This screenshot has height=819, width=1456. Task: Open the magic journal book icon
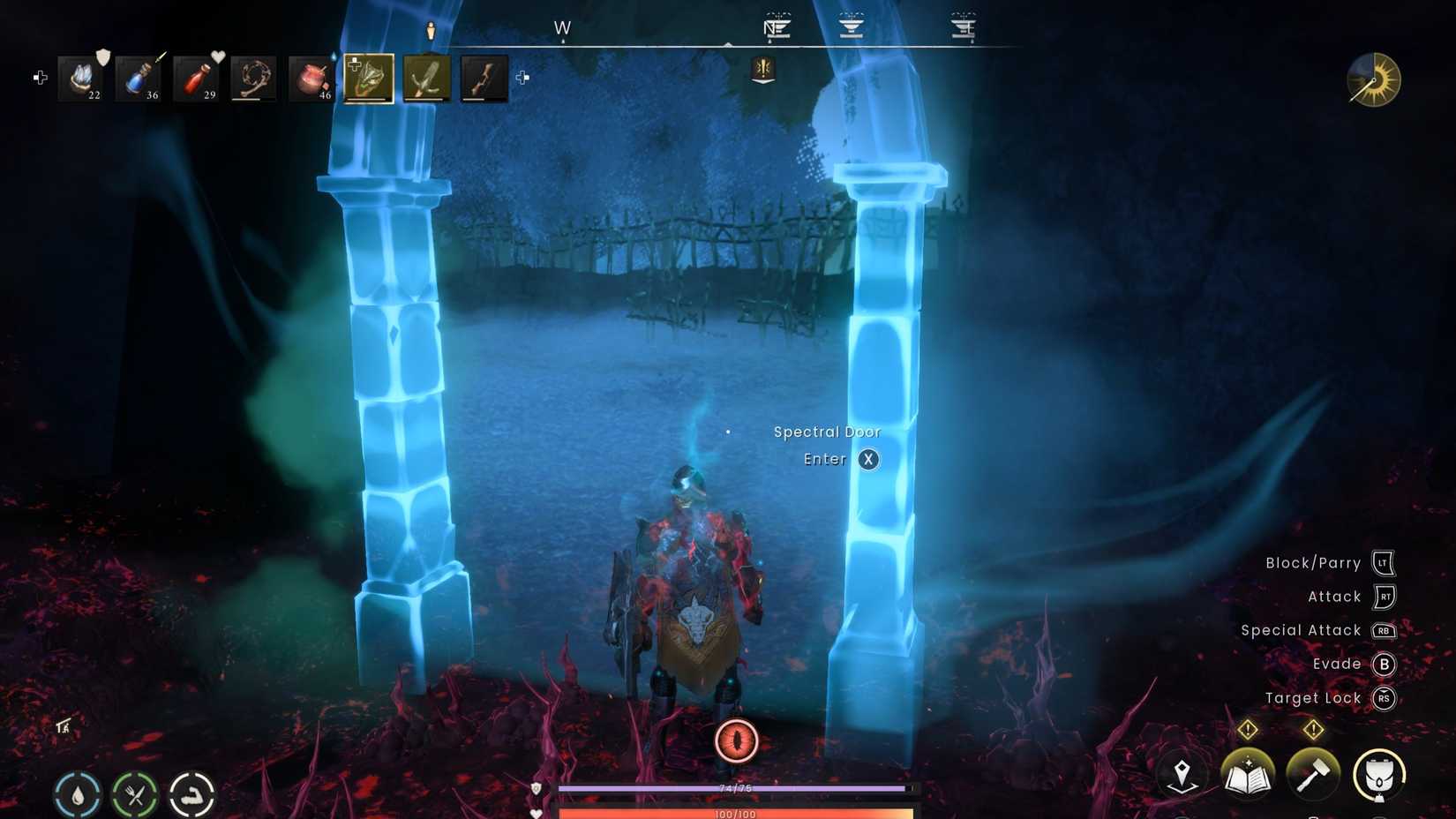point(1249,775)
